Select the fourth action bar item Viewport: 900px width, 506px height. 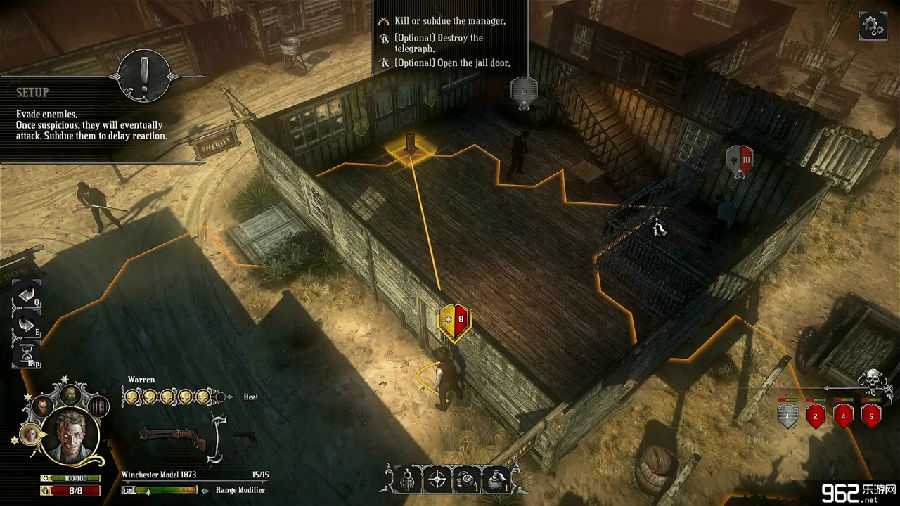point(497,480)
